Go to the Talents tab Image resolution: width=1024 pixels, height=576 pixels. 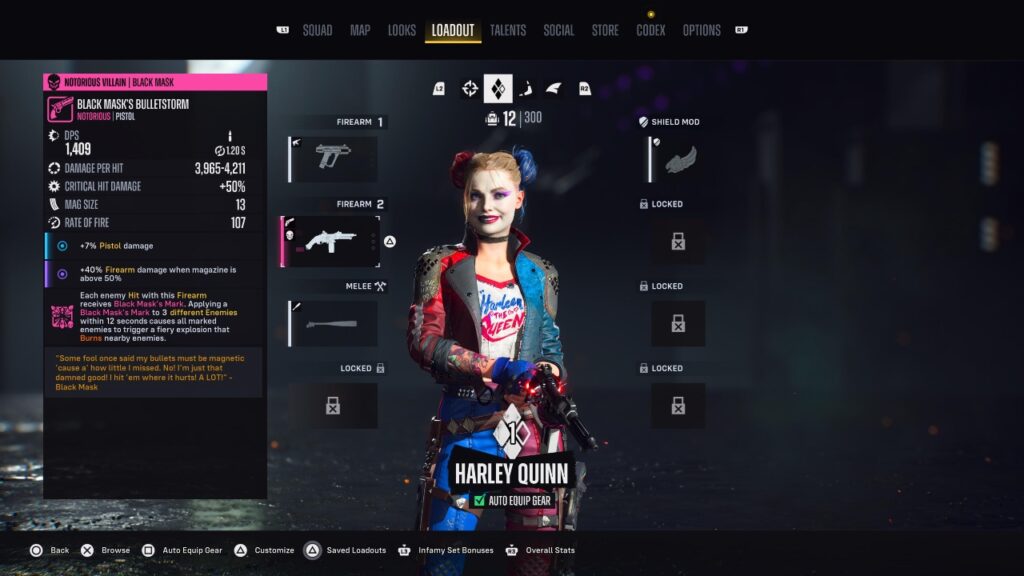coord(508,30)
